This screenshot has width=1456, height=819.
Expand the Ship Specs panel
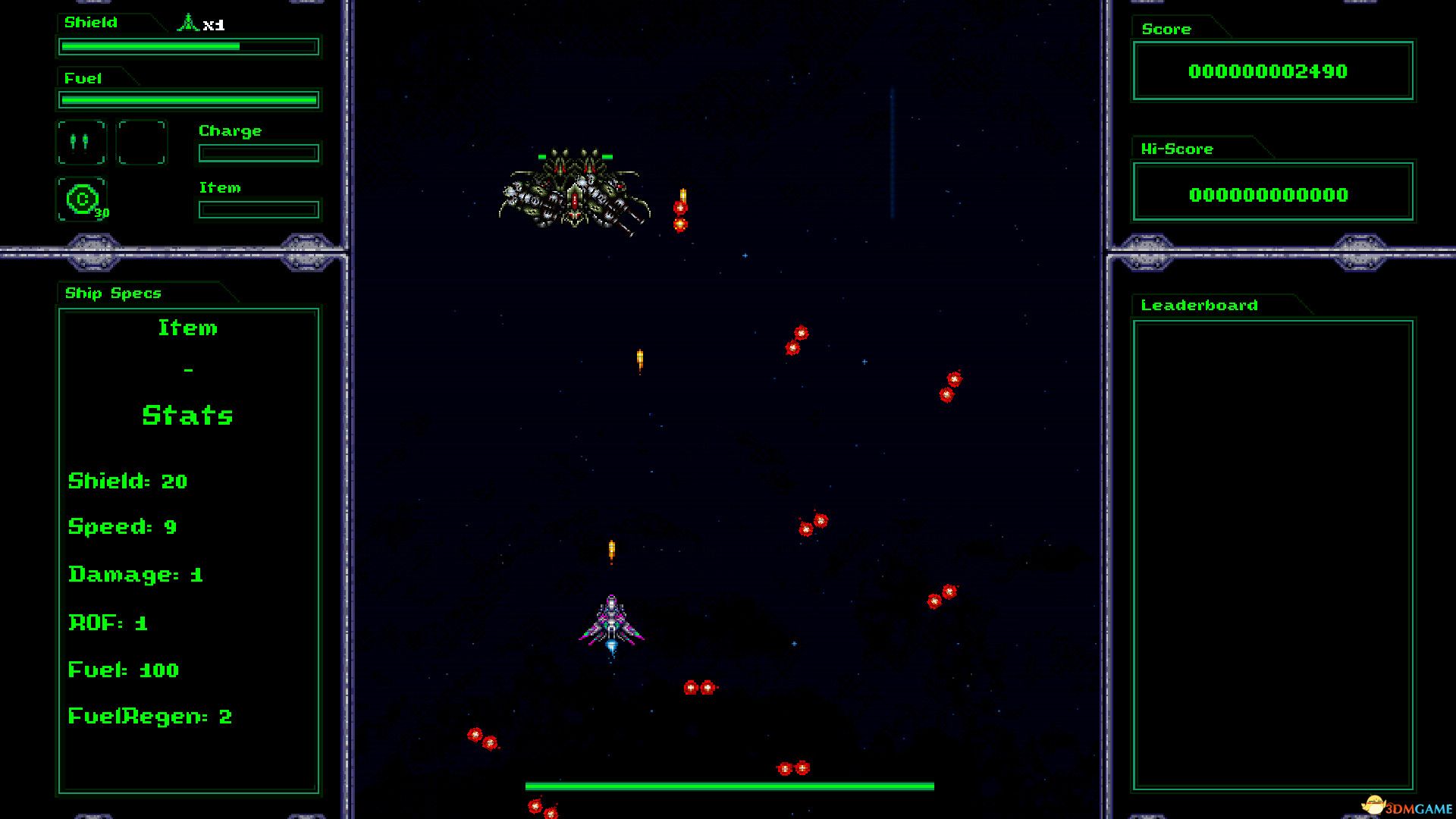point(113,293)
